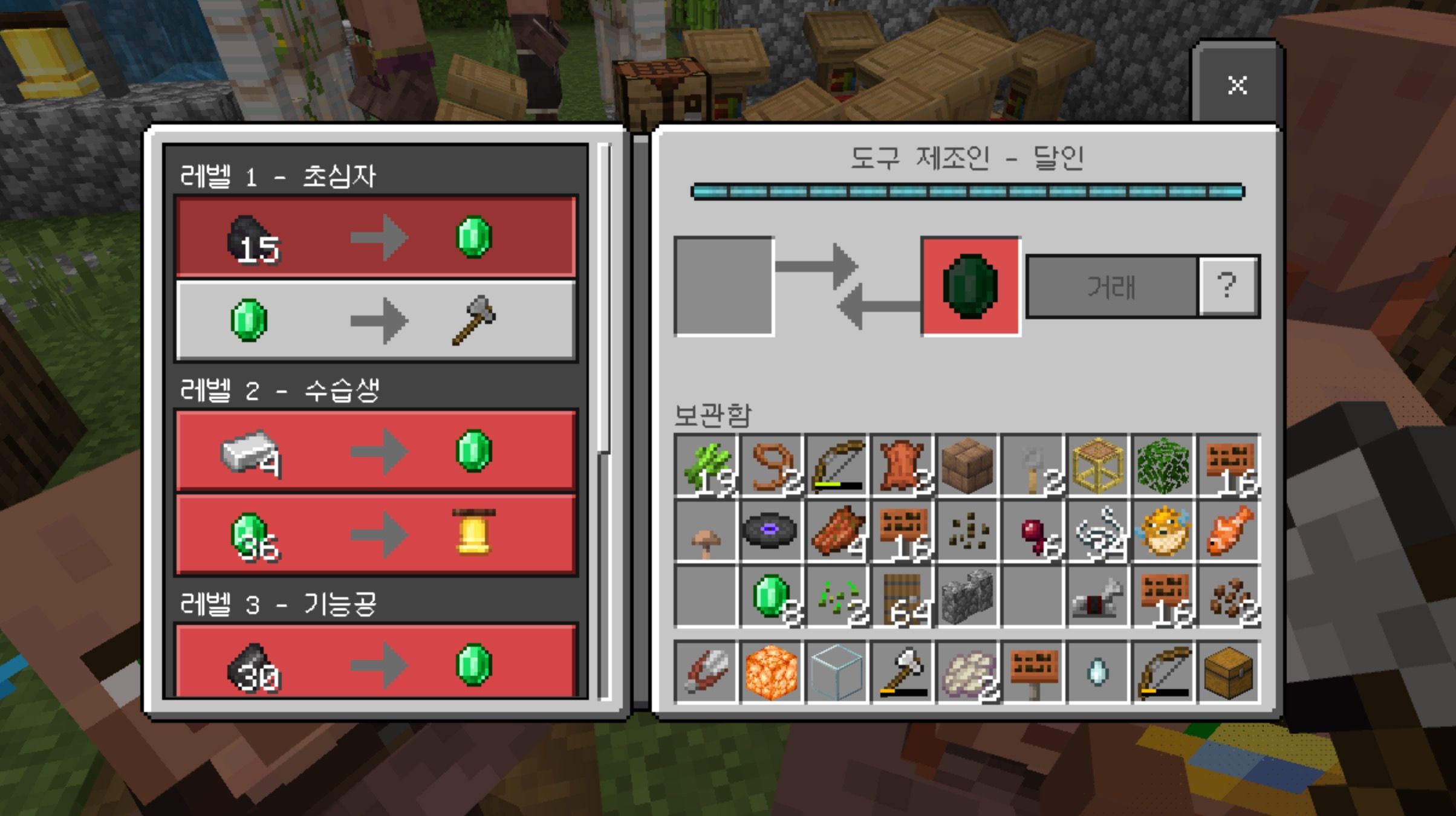Image resolution: width=1456 pixels, height=816 pixels.
Task: Click the trade list scrollbar
Action: coord(603,302)
